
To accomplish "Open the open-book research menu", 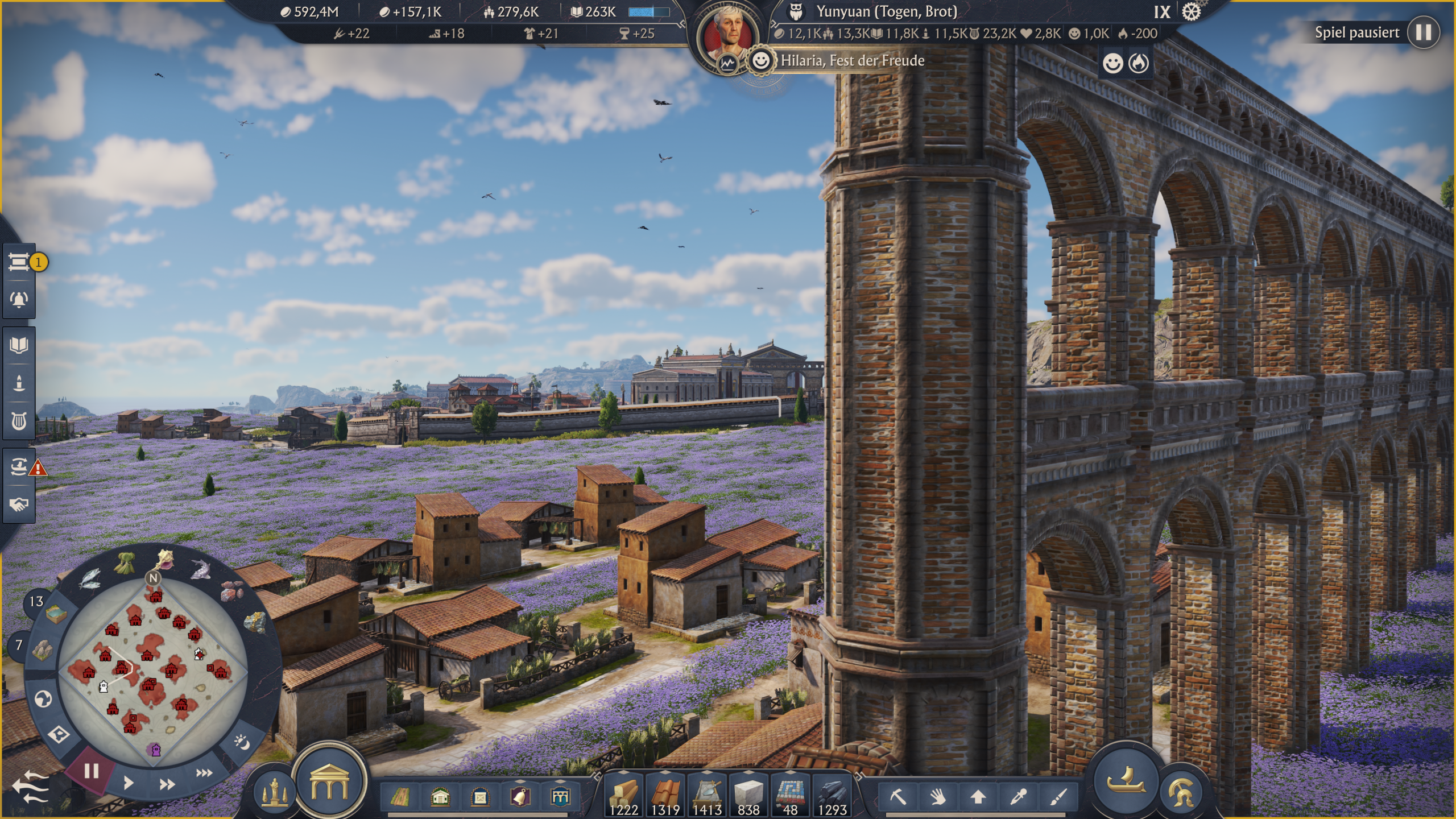I will coord(19,345).
